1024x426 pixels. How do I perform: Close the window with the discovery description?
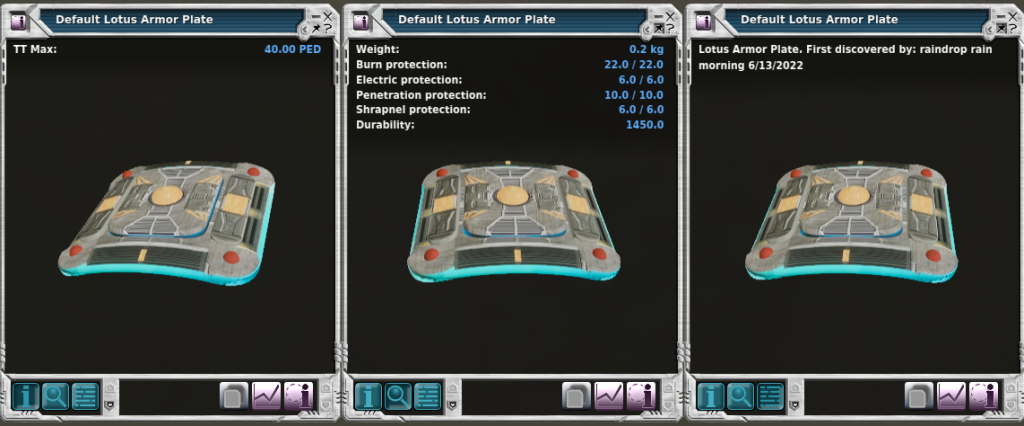point(1012,16)
